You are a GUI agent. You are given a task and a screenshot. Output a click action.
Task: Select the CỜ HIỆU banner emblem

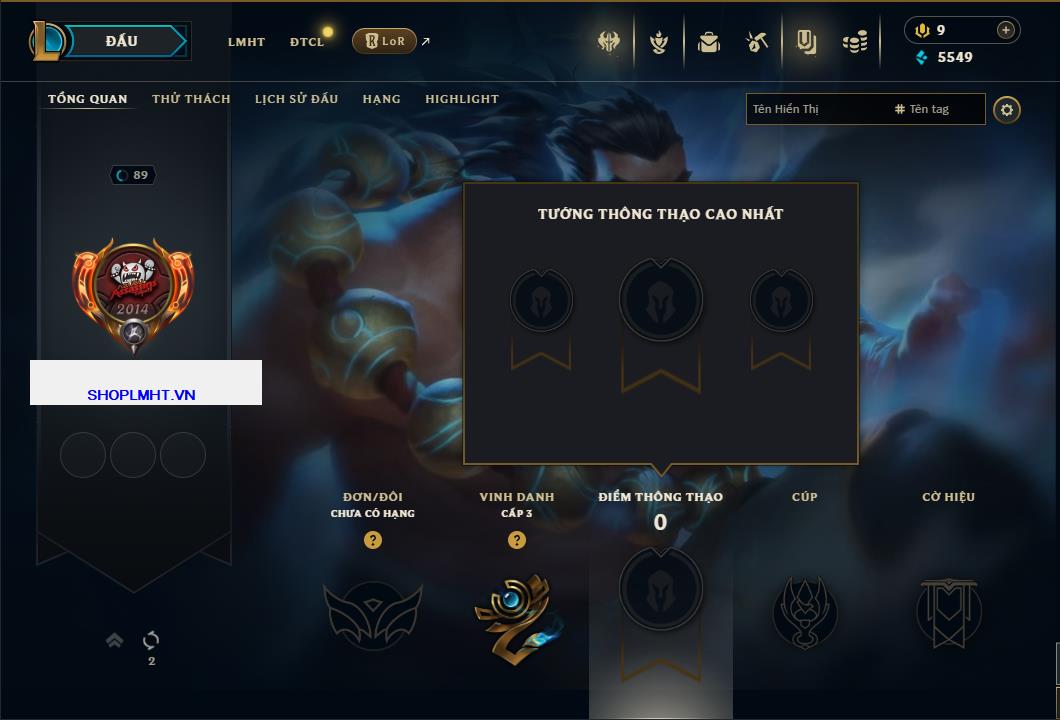click(949, 612)
